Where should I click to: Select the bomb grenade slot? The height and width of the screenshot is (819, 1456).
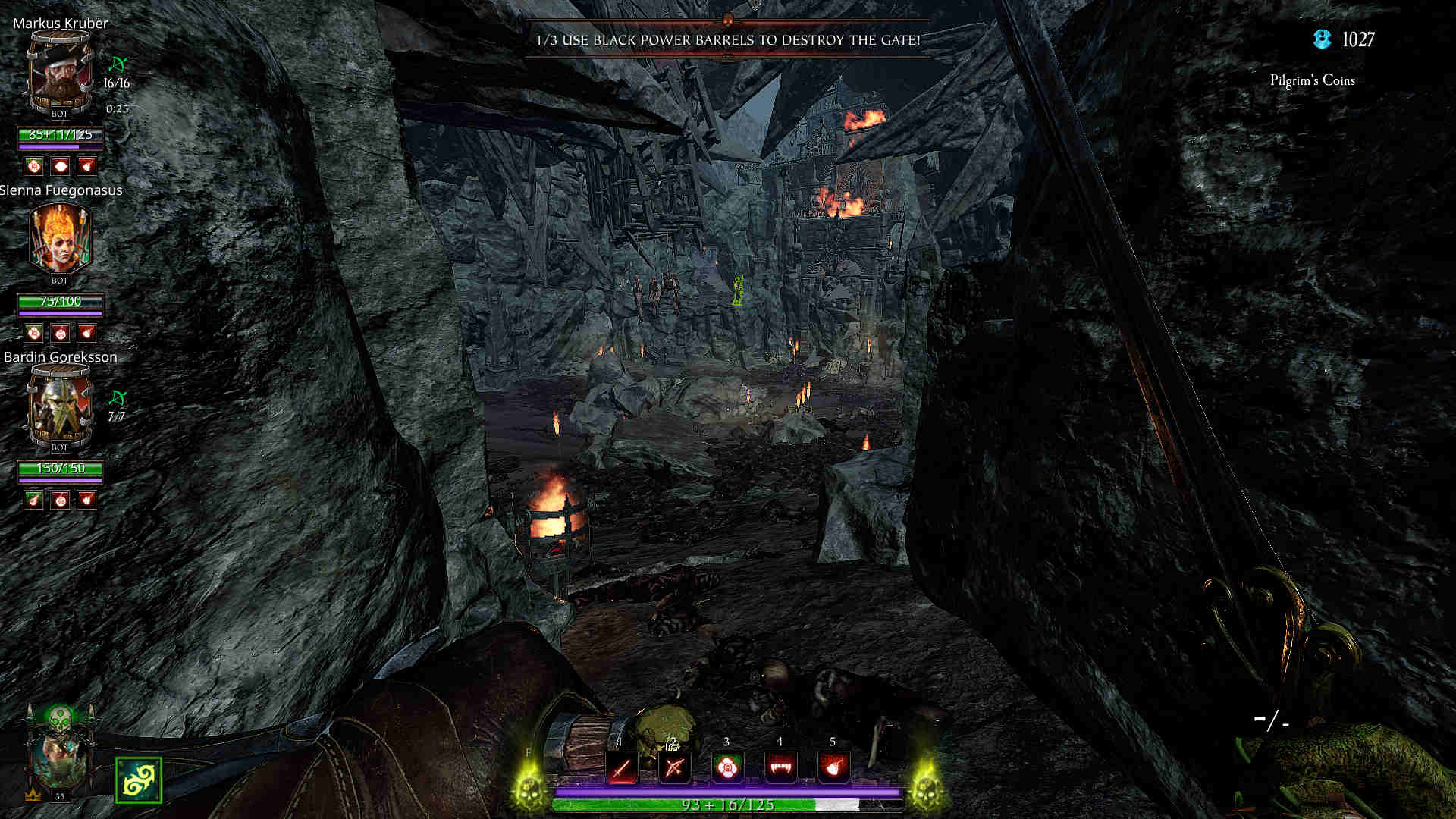[833, 768]
